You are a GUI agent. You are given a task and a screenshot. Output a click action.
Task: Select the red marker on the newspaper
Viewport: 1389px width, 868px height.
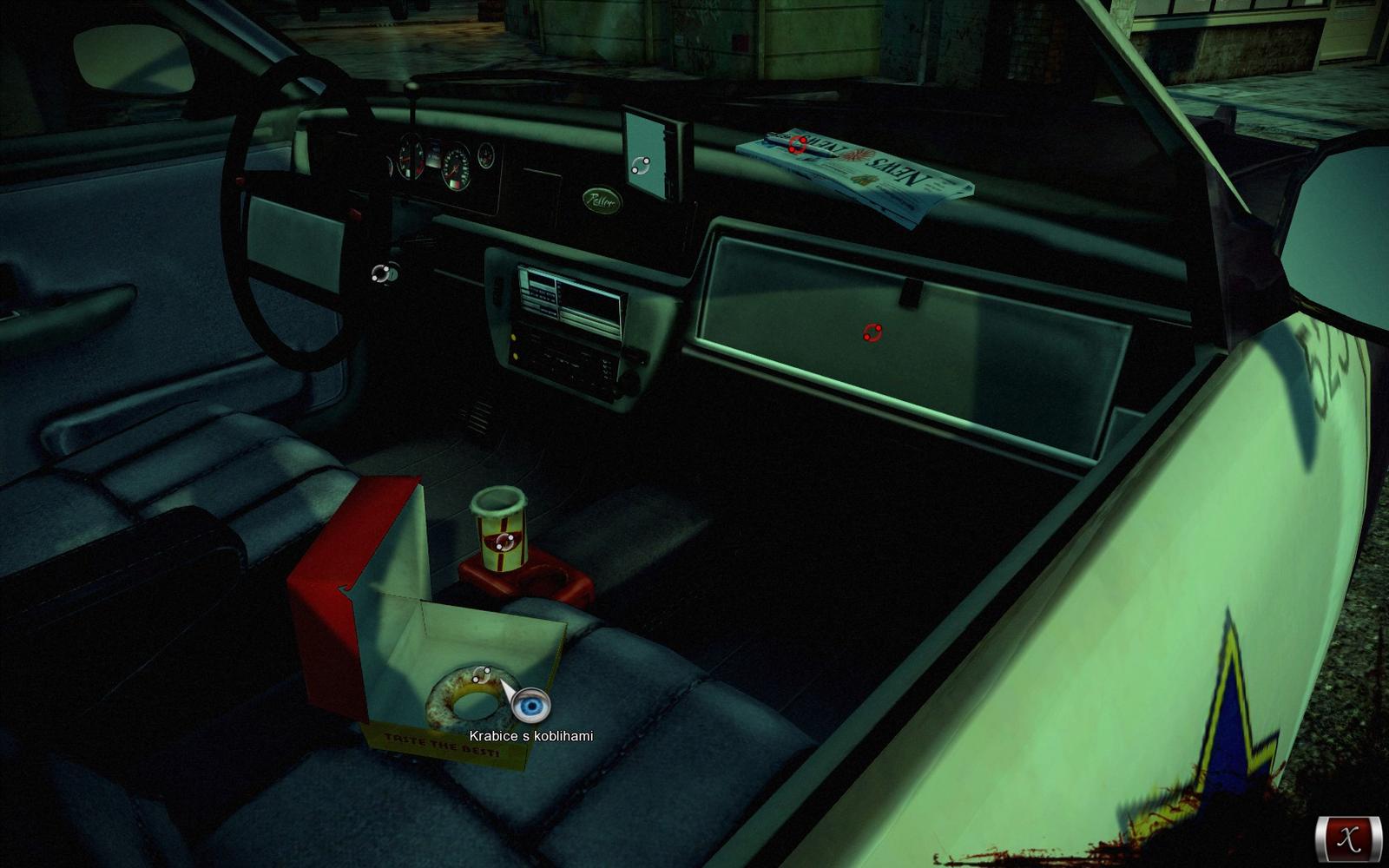[x=798, y=144]
